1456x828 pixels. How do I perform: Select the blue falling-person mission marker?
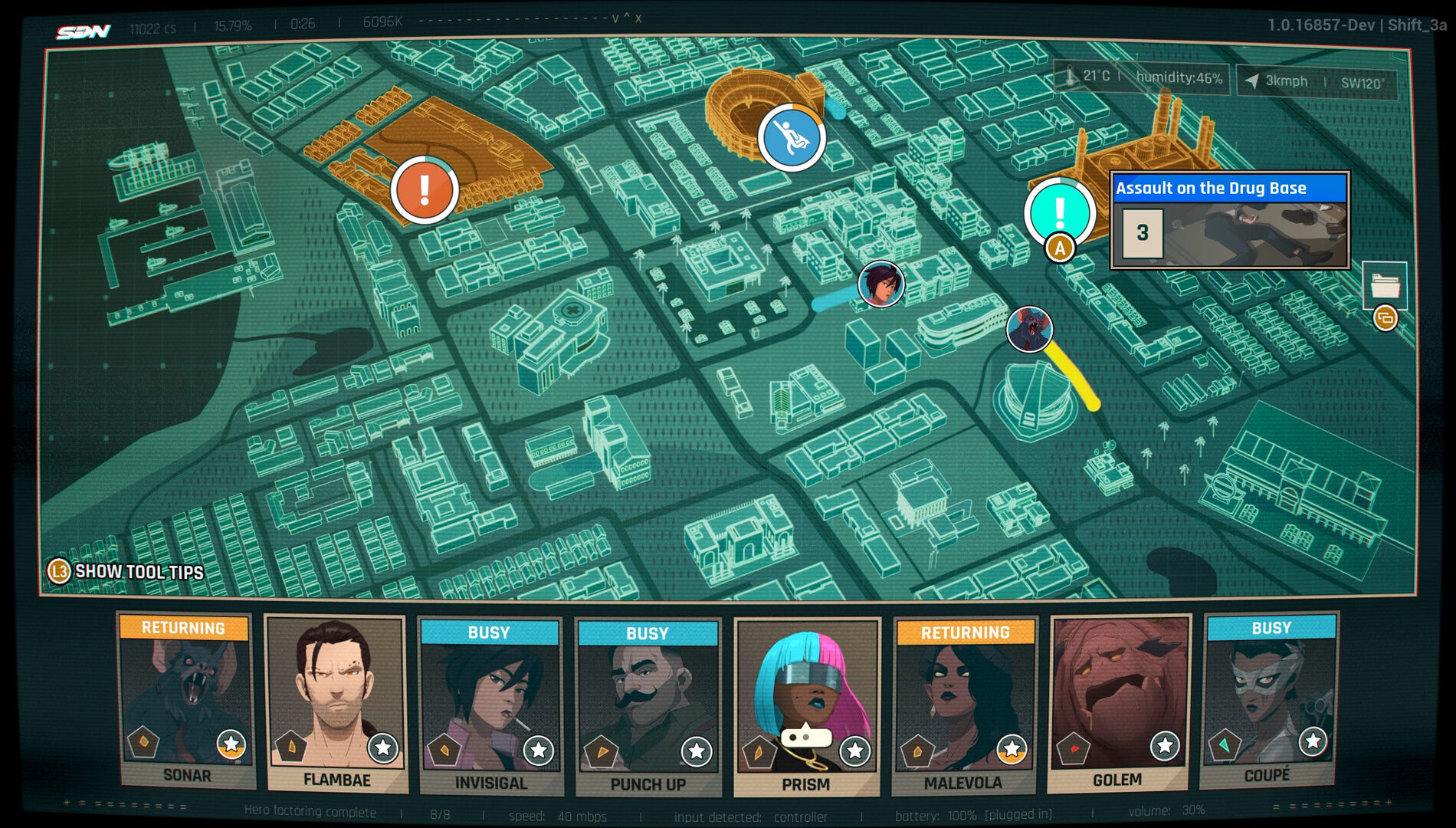(x=792, y=138)
